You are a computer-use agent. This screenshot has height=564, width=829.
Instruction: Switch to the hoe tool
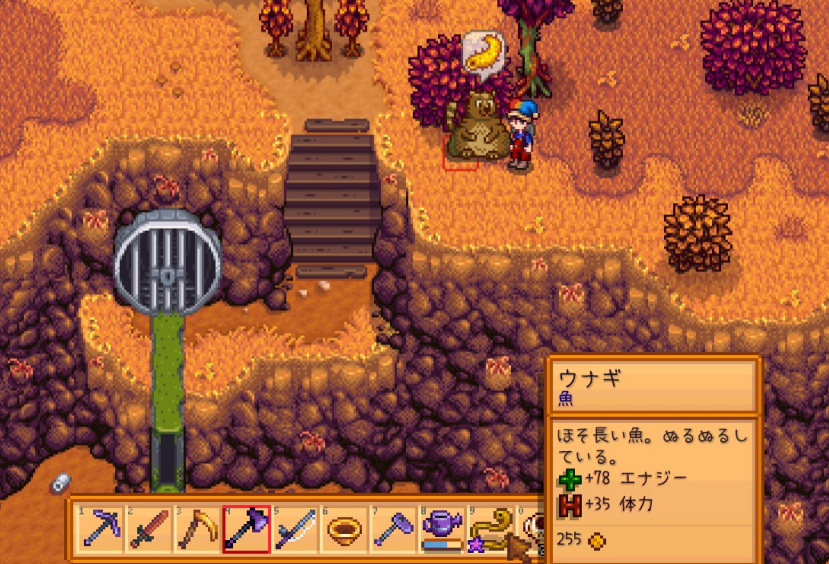[x=393, y=528]
